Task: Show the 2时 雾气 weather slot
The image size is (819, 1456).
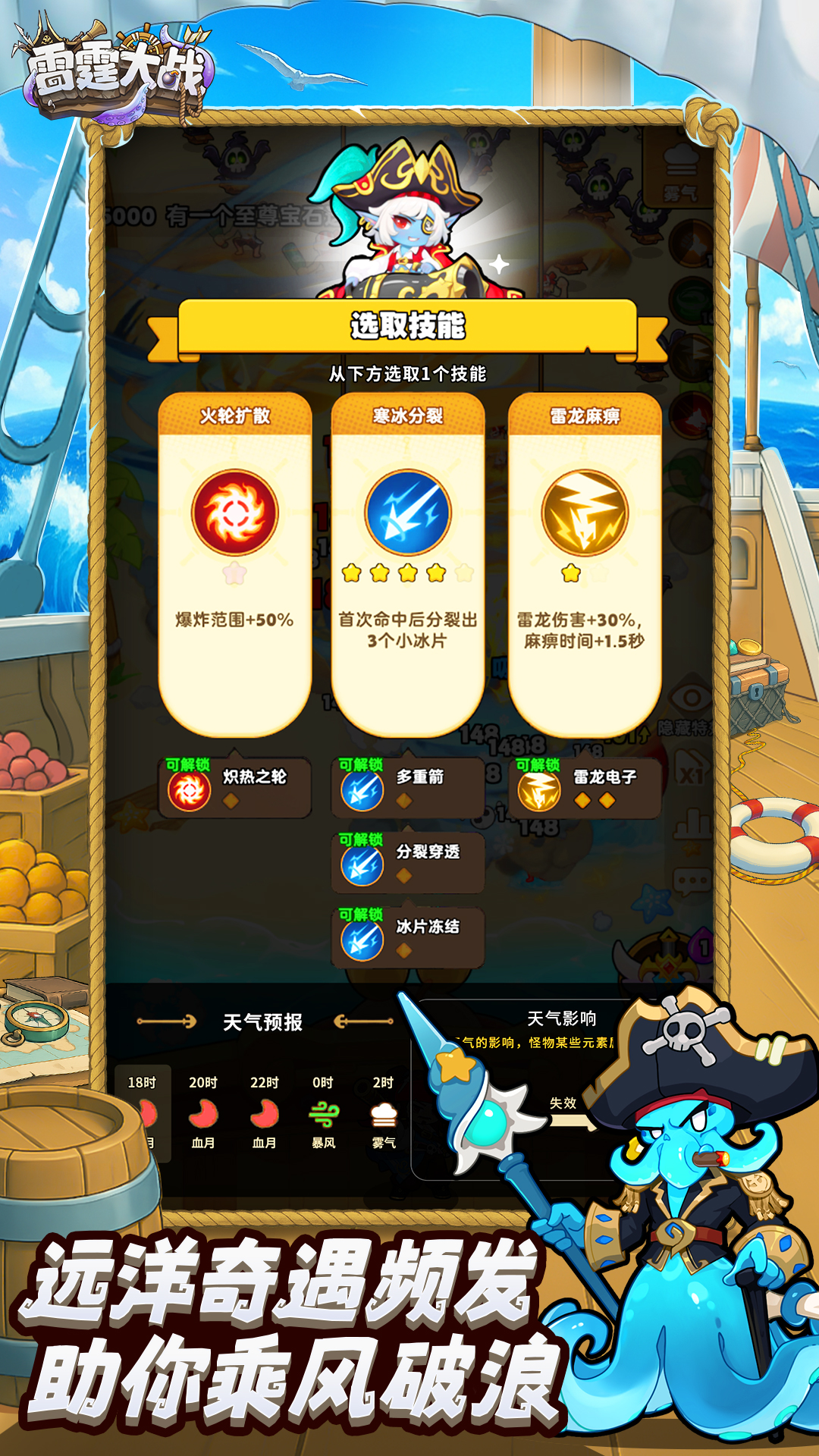Action: 384,1112
